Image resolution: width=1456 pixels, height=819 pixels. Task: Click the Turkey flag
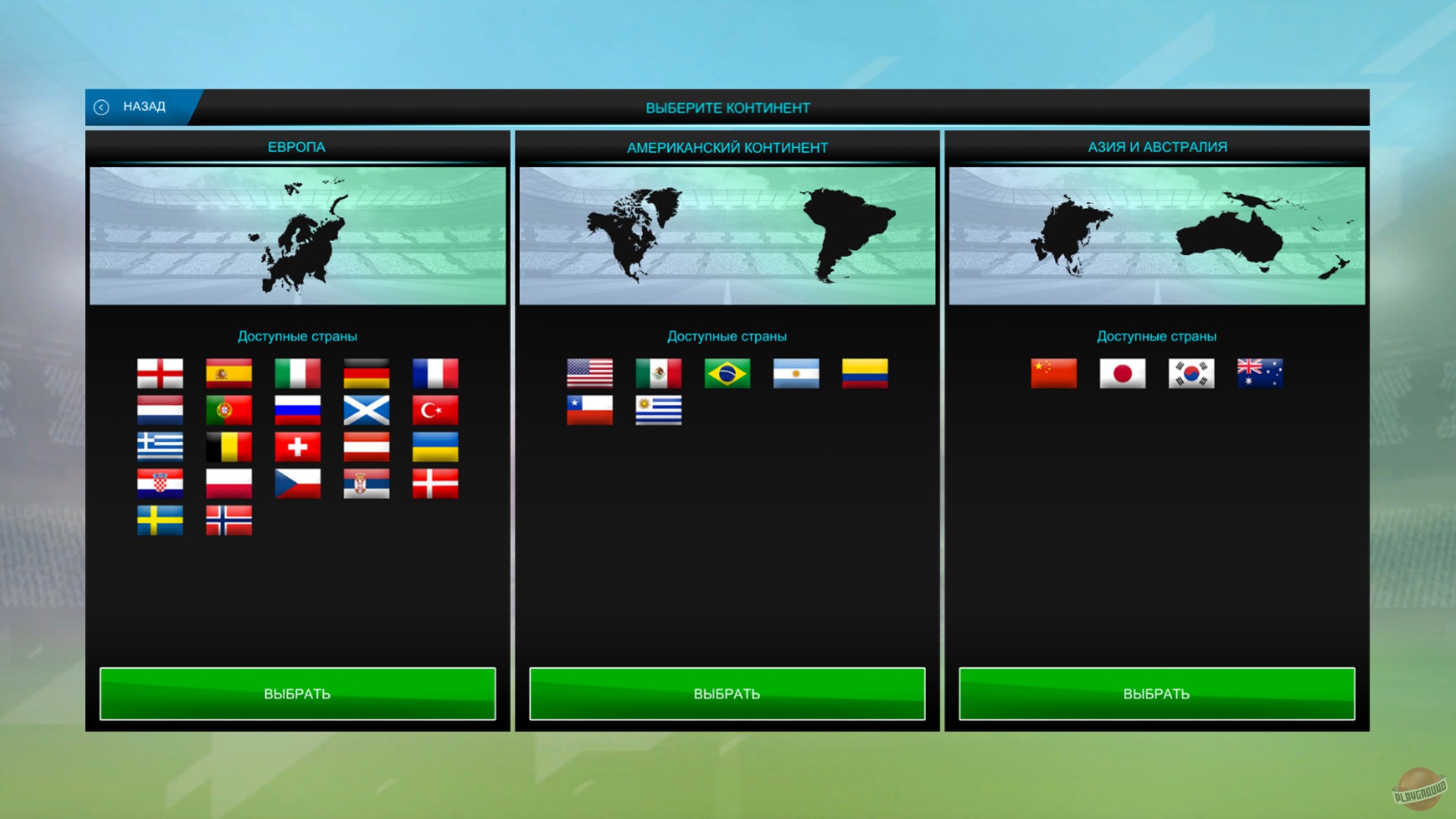click(x=434, y=410)
